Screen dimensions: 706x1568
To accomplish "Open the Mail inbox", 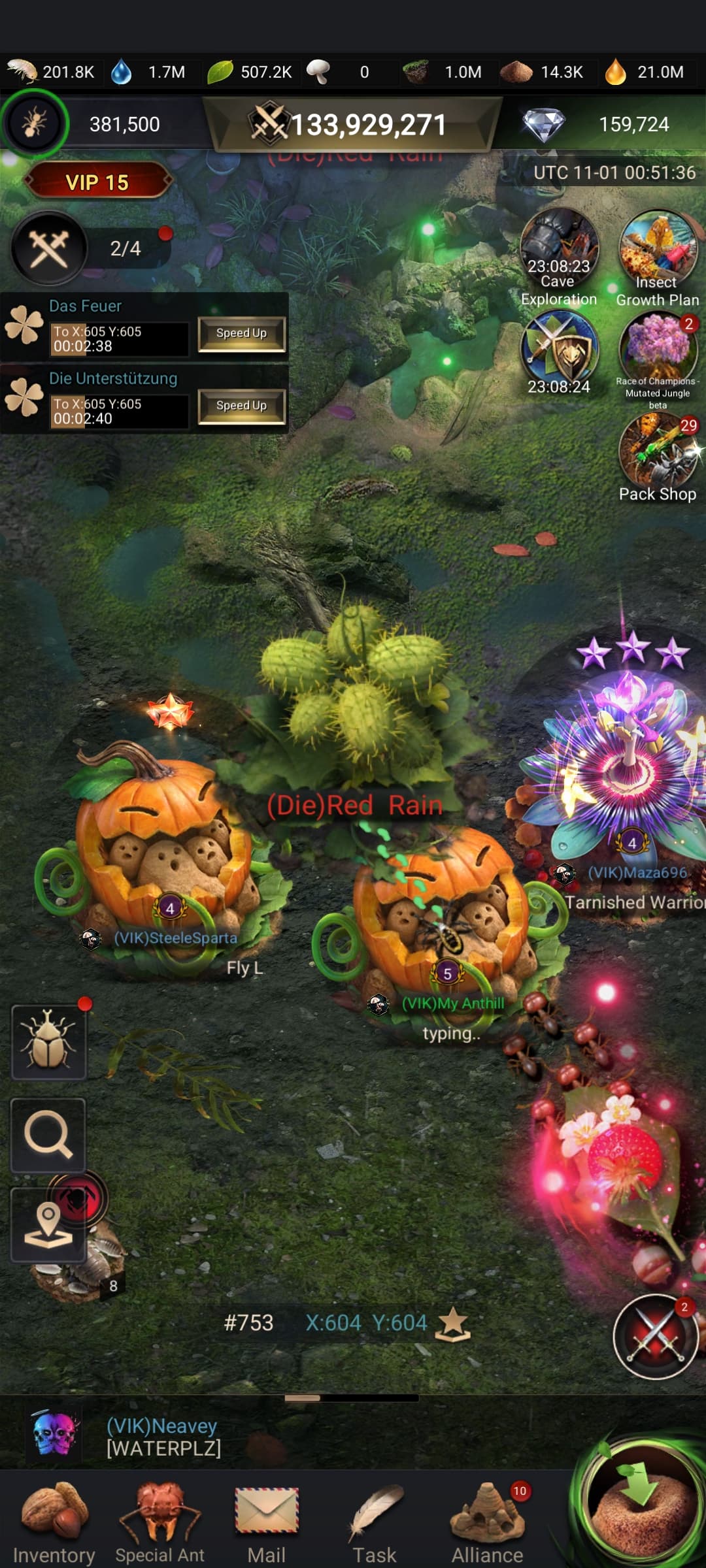I will pyautogui.click(x=267, y=1522).
